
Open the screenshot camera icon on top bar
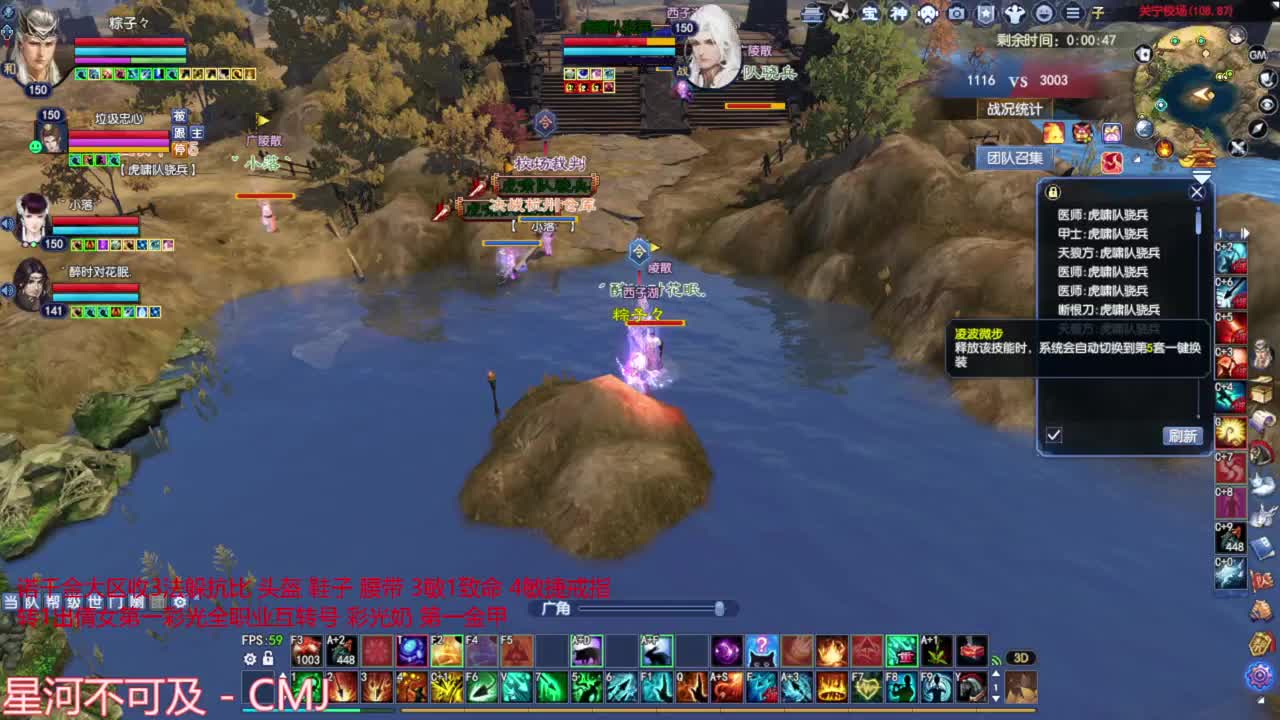point(956,13)
